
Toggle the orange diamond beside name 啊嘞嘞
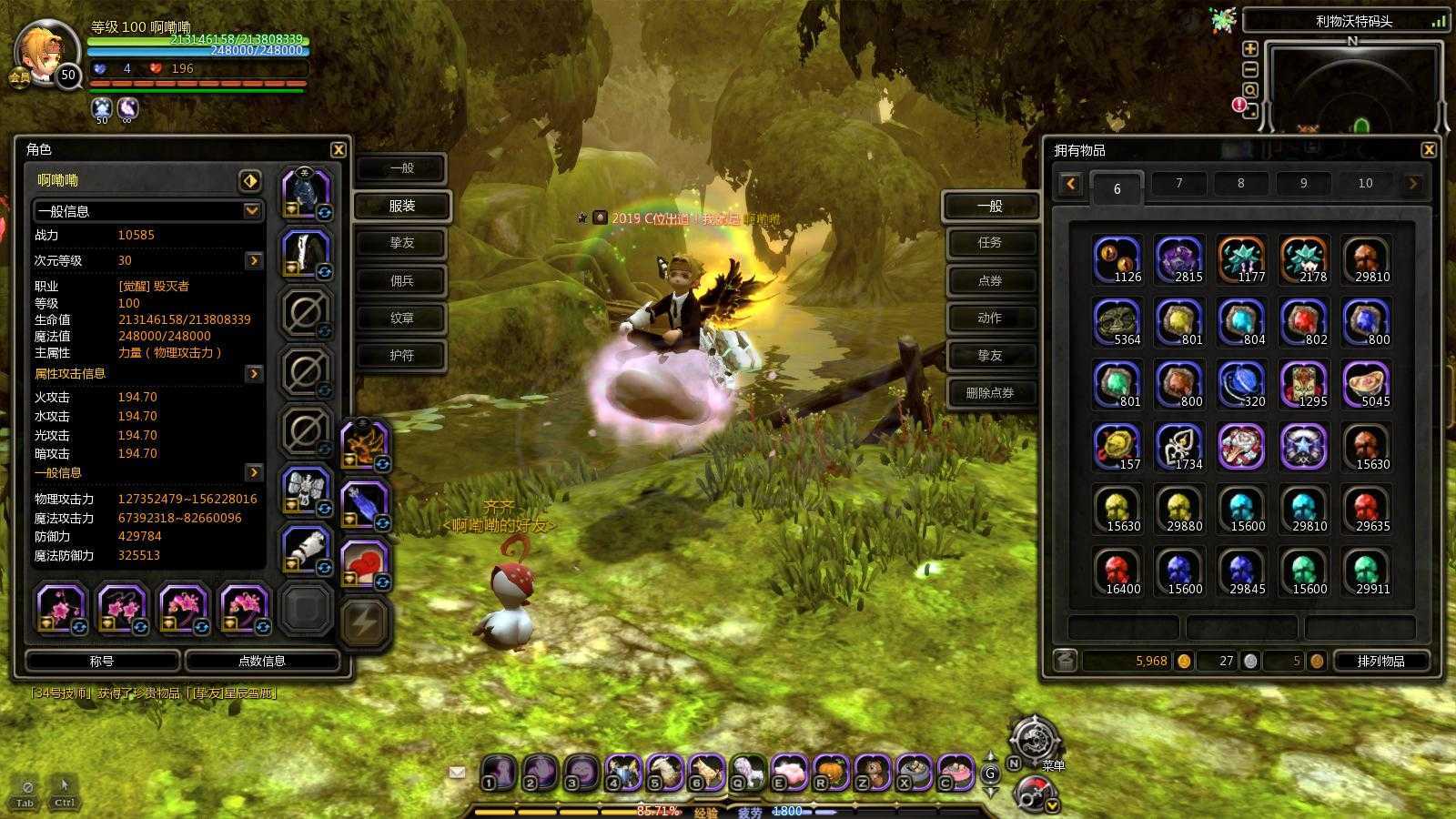click(253, 180)
